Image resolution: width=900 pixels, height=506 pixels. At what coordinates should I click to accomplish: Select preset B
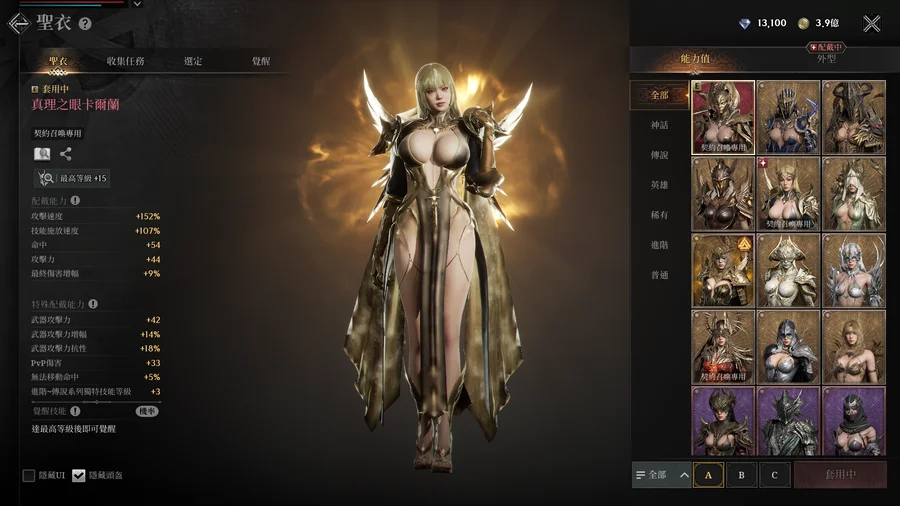click(x=741, y=475)
